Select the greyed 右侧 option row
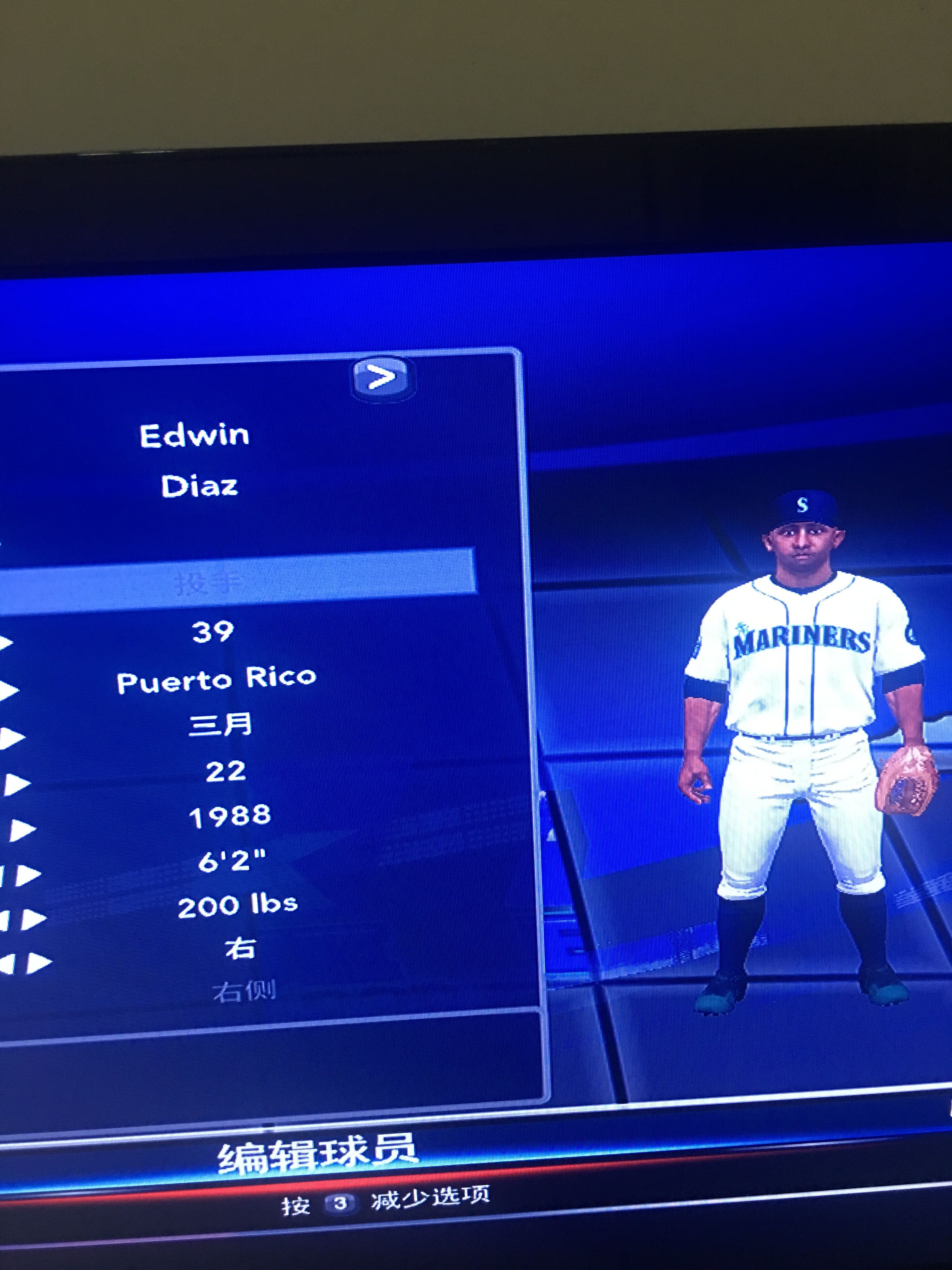 pos(245,990)
